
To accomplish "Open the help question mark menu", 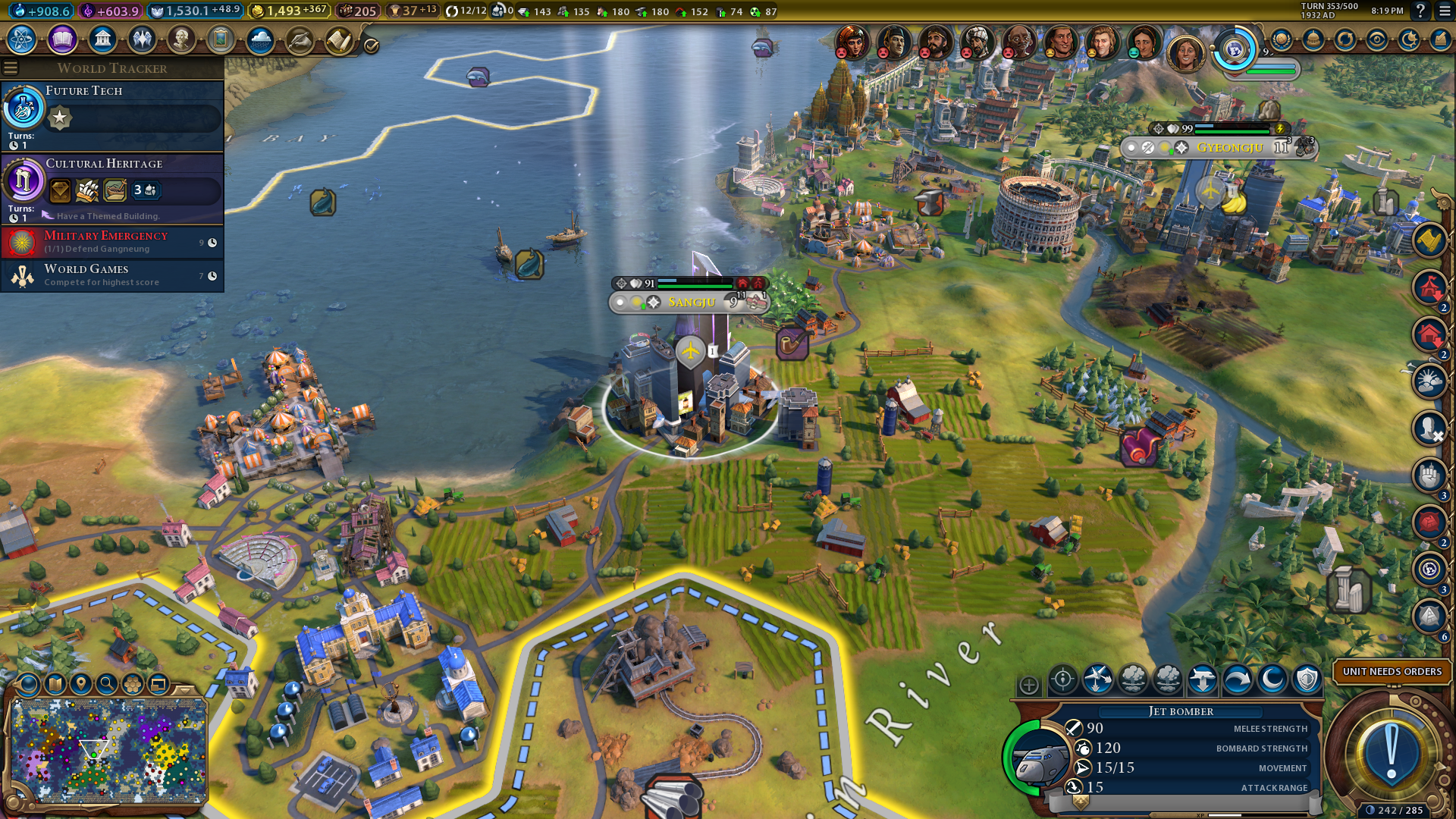I will (1420, 11).
